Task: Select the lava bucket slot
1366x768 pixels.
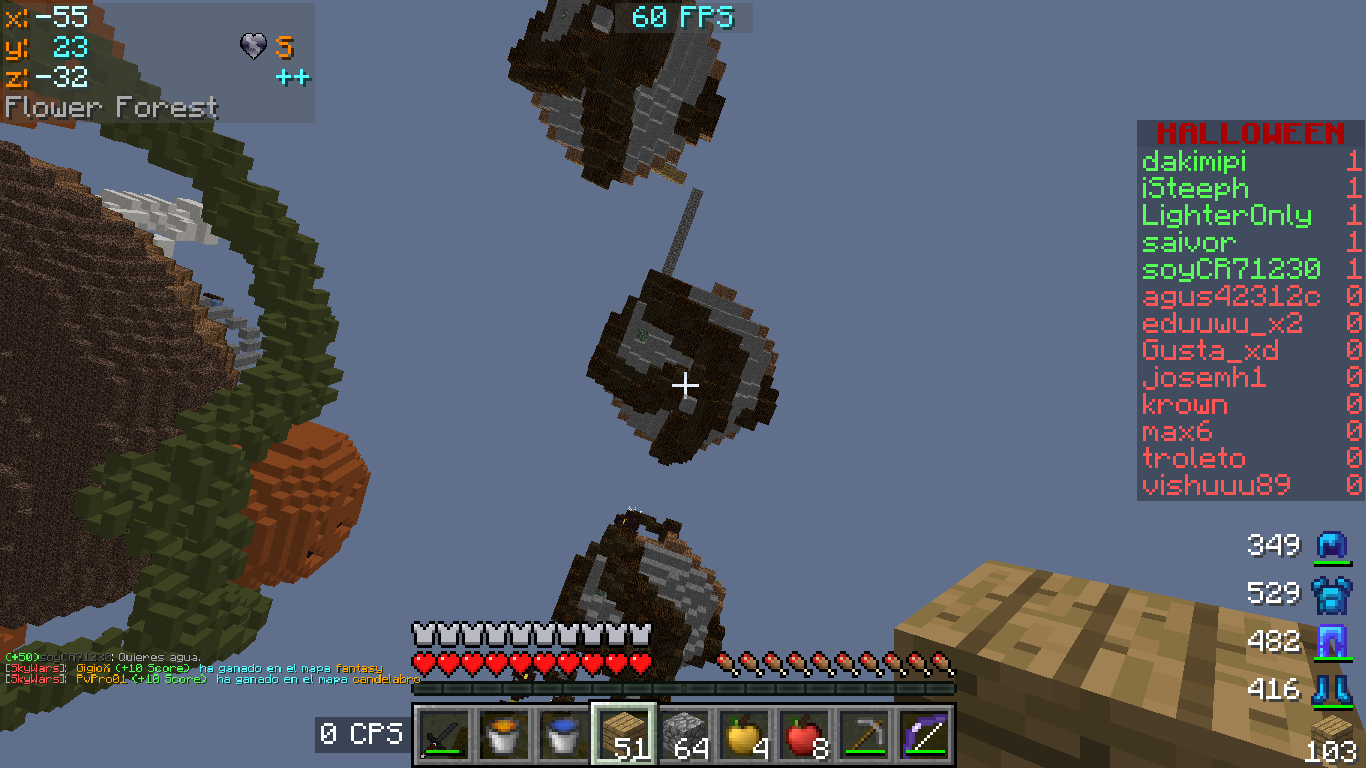Action: 503,736
